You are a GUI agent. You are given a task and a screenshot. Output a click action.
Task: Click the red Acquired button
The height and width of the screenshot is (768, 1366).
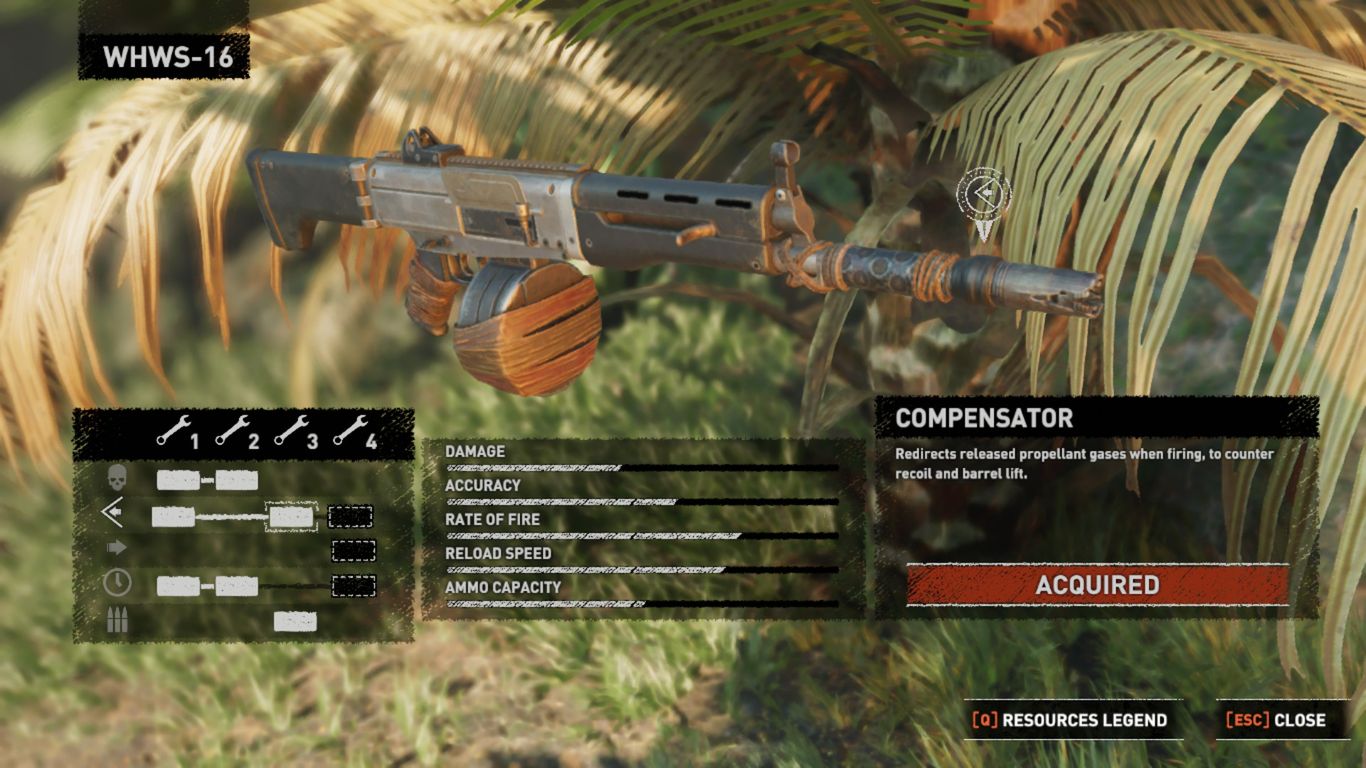(1097, 585)
